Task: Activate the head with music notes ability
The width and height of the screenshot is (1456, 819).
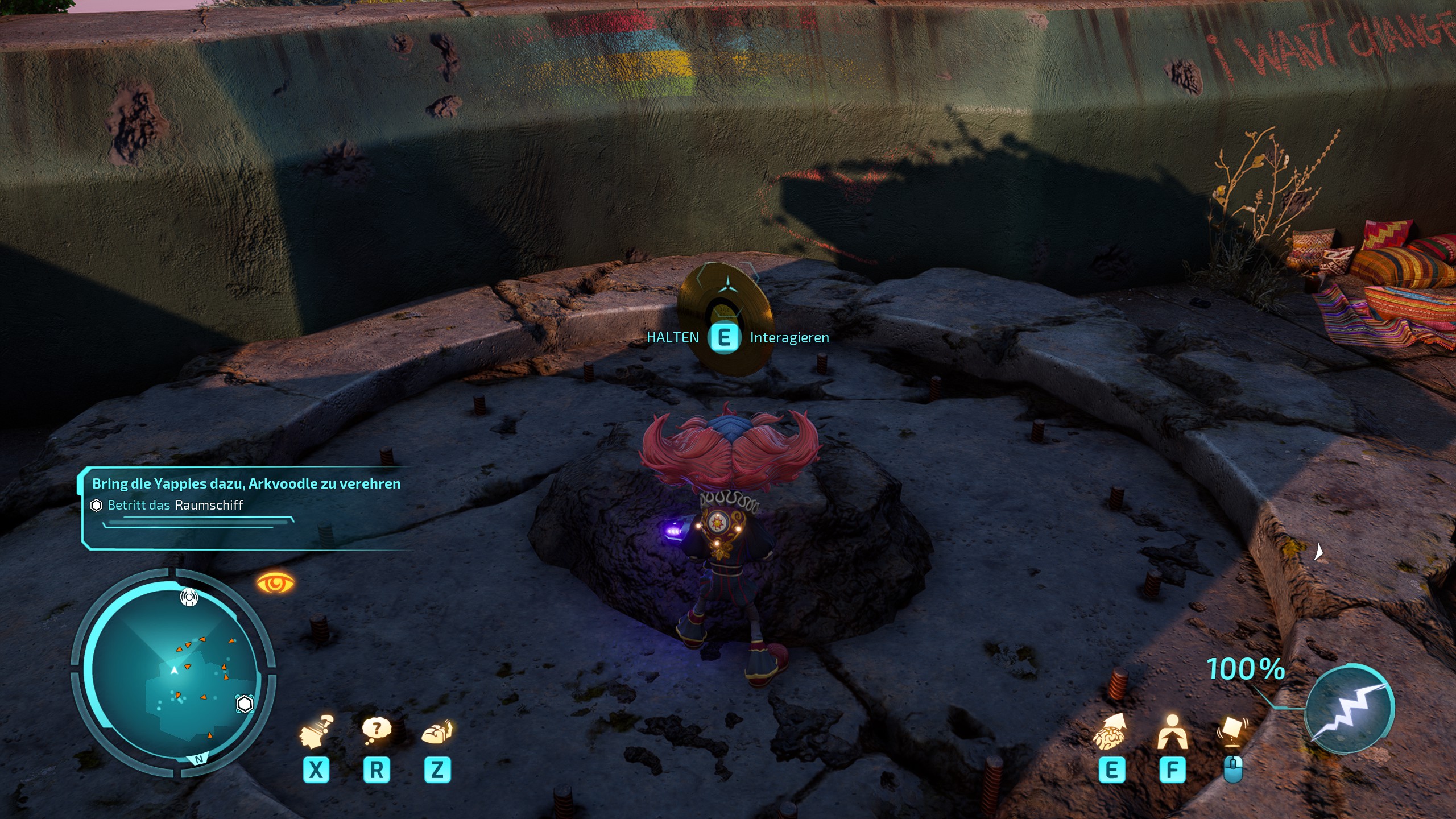Action: pos(316,733)
